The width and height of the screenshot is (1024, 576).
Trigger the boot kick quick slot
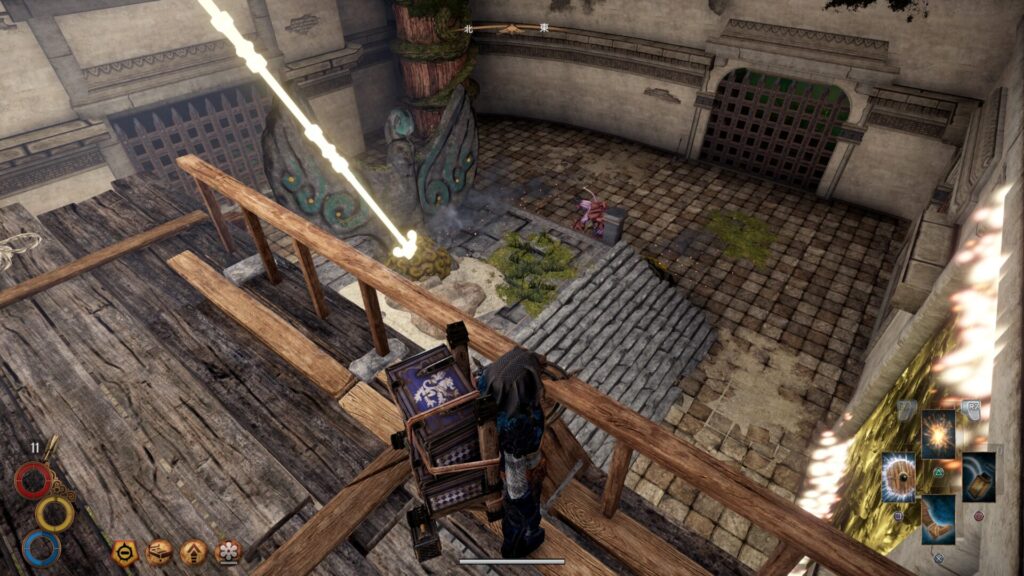(938, 519)
